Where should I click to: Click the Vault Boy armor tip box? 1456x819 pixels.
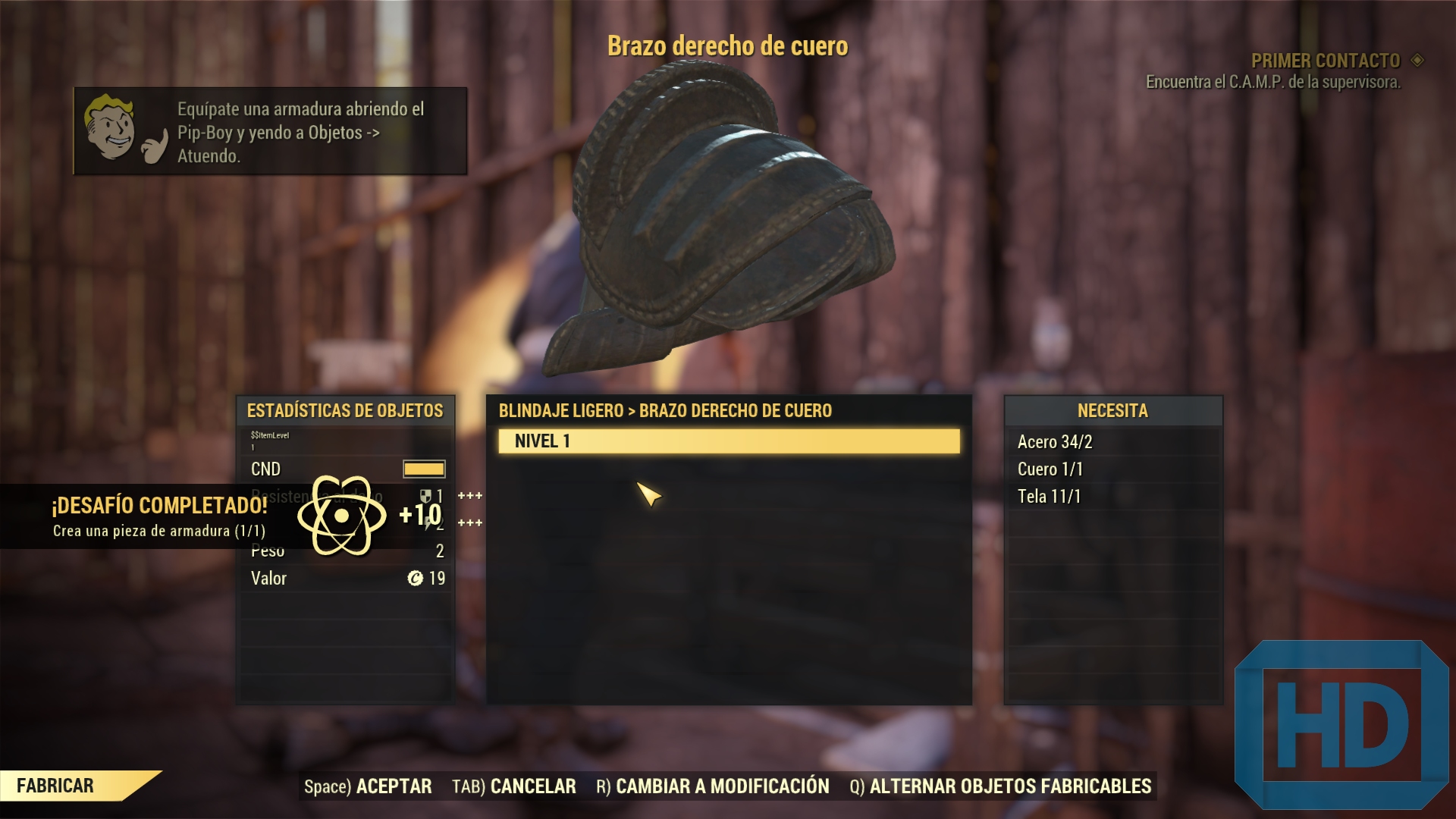point(270,132)
